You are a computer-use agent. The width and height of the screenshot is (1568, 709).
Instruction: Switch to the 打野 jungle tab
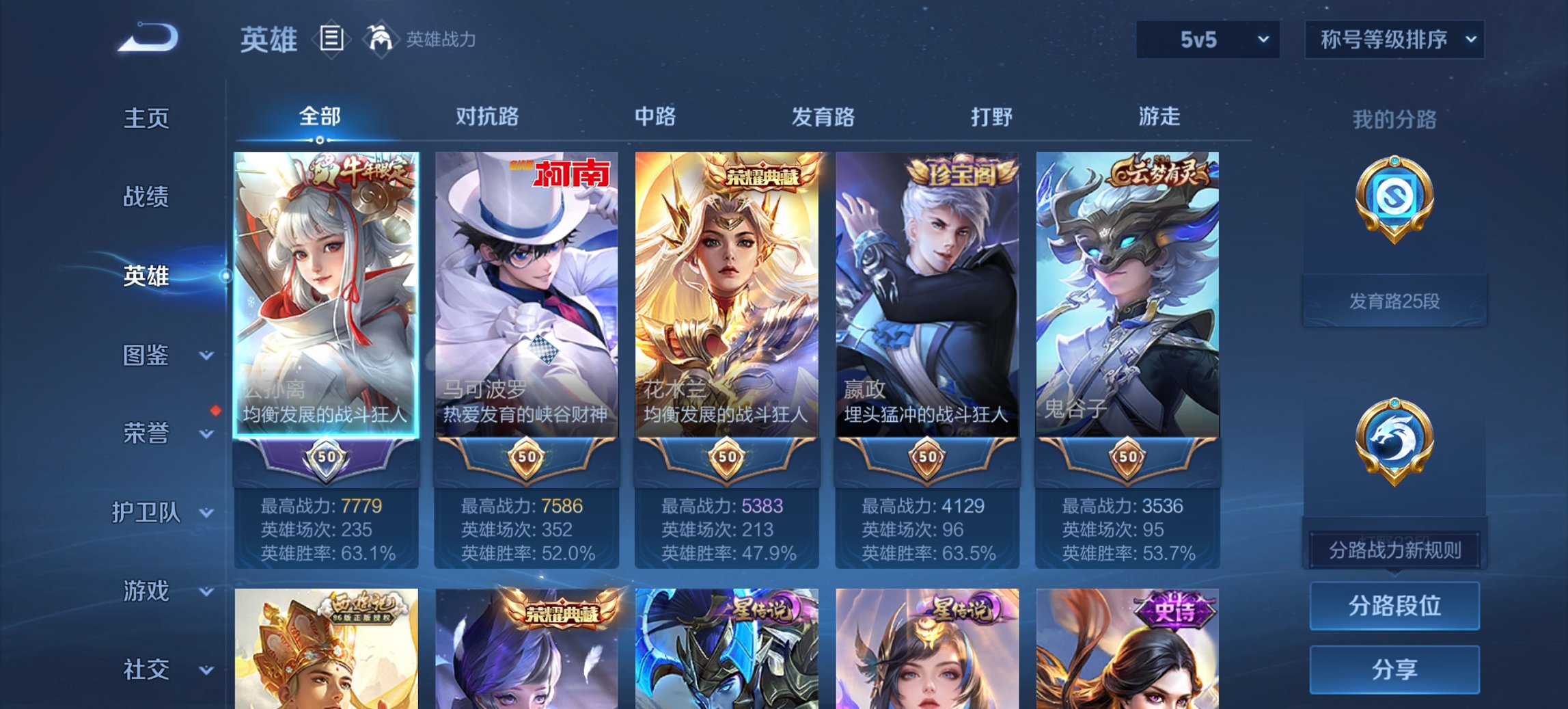coord(991,117)
